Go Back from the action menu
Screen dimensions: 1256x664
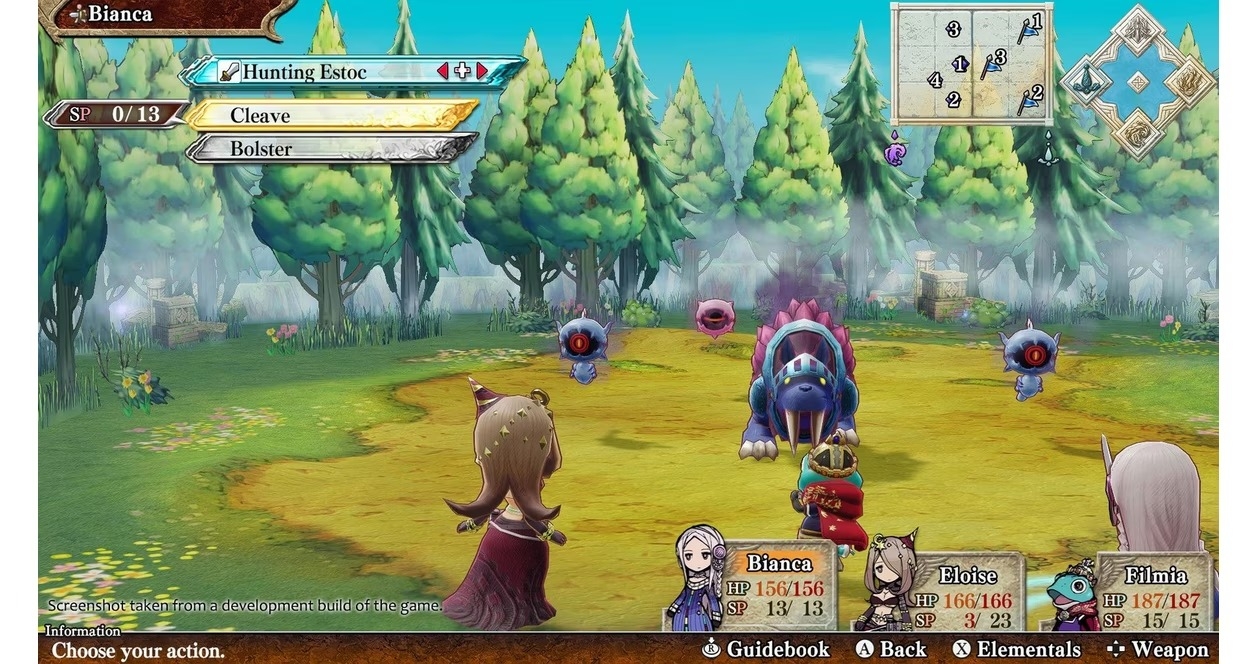(x=891, y=649)
